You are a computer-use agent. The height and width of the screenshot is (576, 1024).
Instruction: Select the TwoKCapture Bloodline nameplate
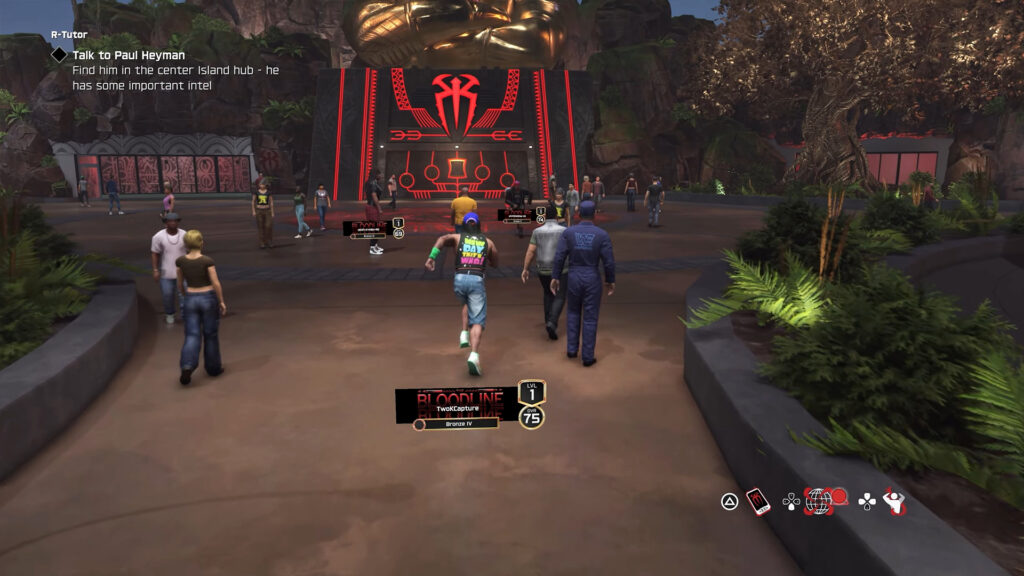coord(456,405)
